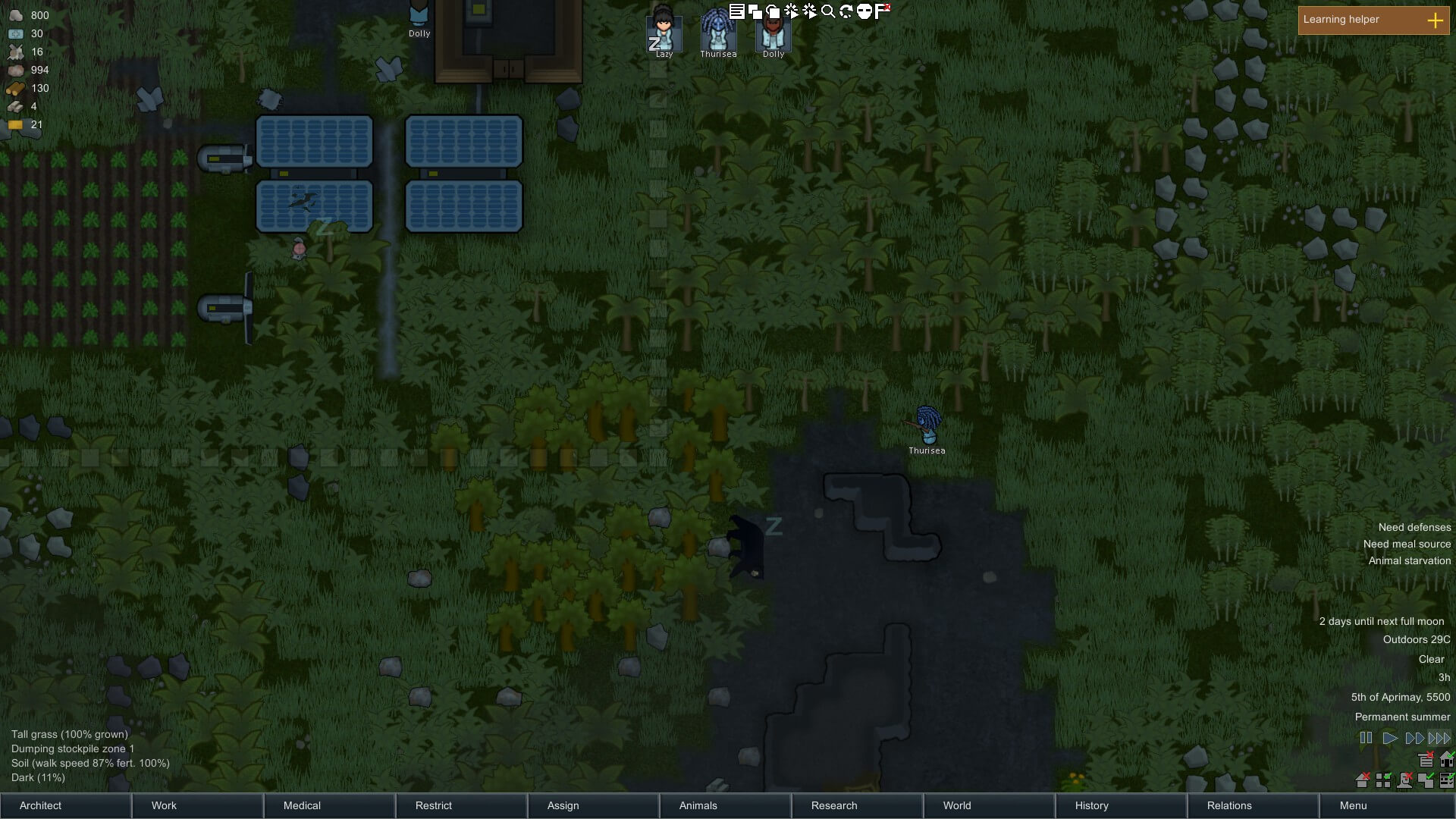Open the History tab
The width and height of the screenshot is (1456, 819).
(x=1091, y=805)
